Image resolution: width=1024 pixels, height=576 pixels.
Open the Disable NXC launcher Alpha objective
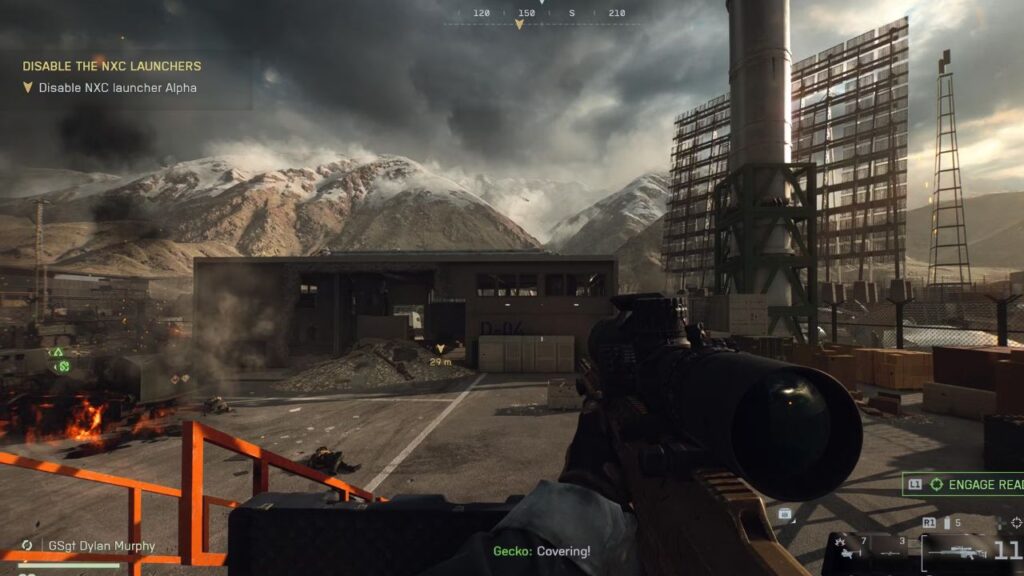(117, 88)
